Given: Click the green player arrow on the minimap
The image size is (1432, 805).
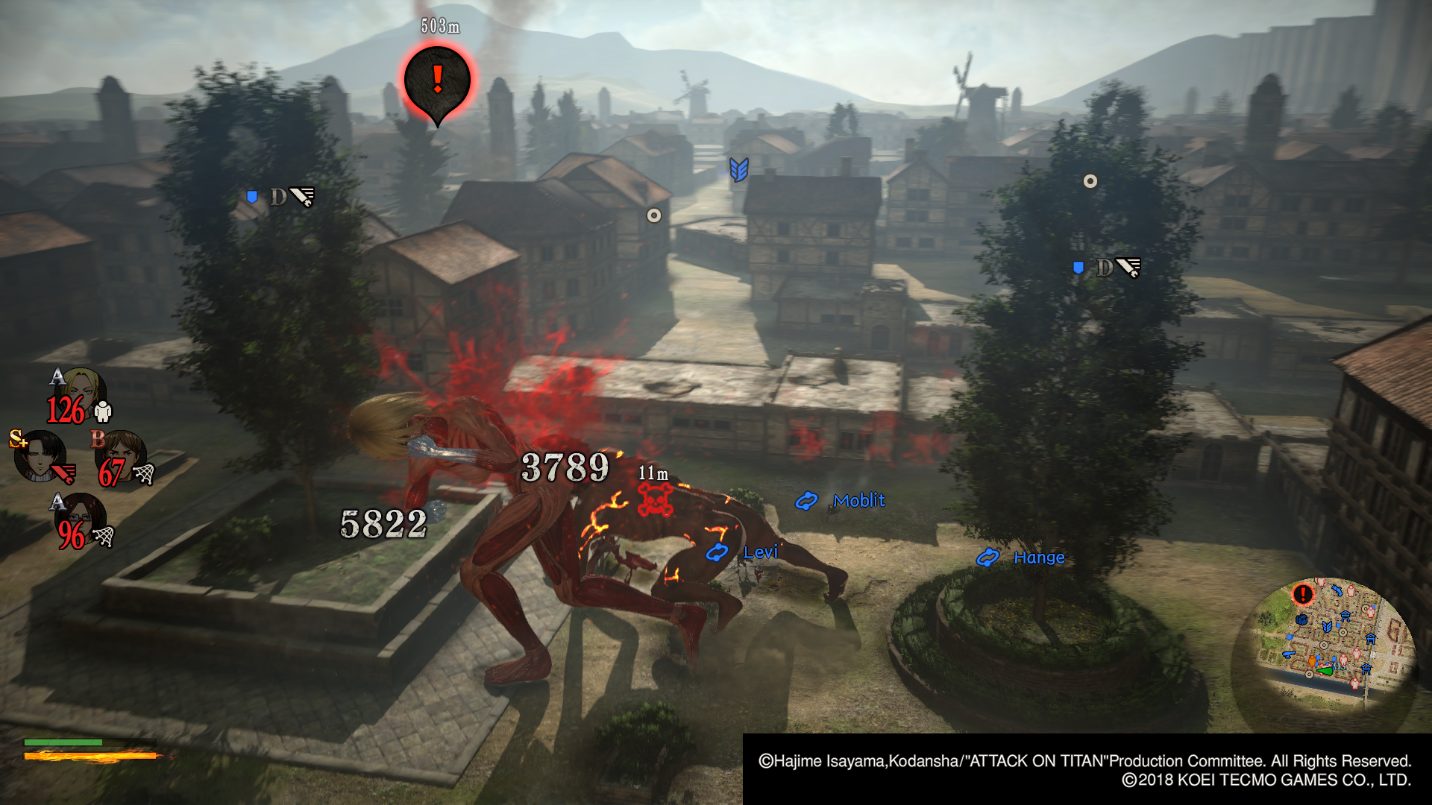Looking at the screenshot, I should 1326,671.
